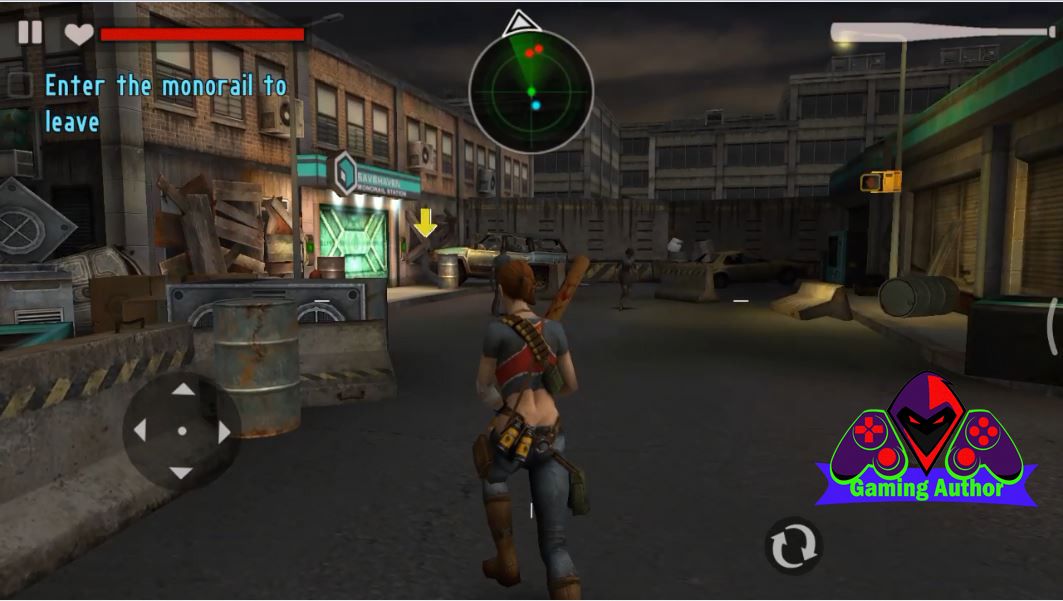Select the monorail objective text

click(165, 103)
